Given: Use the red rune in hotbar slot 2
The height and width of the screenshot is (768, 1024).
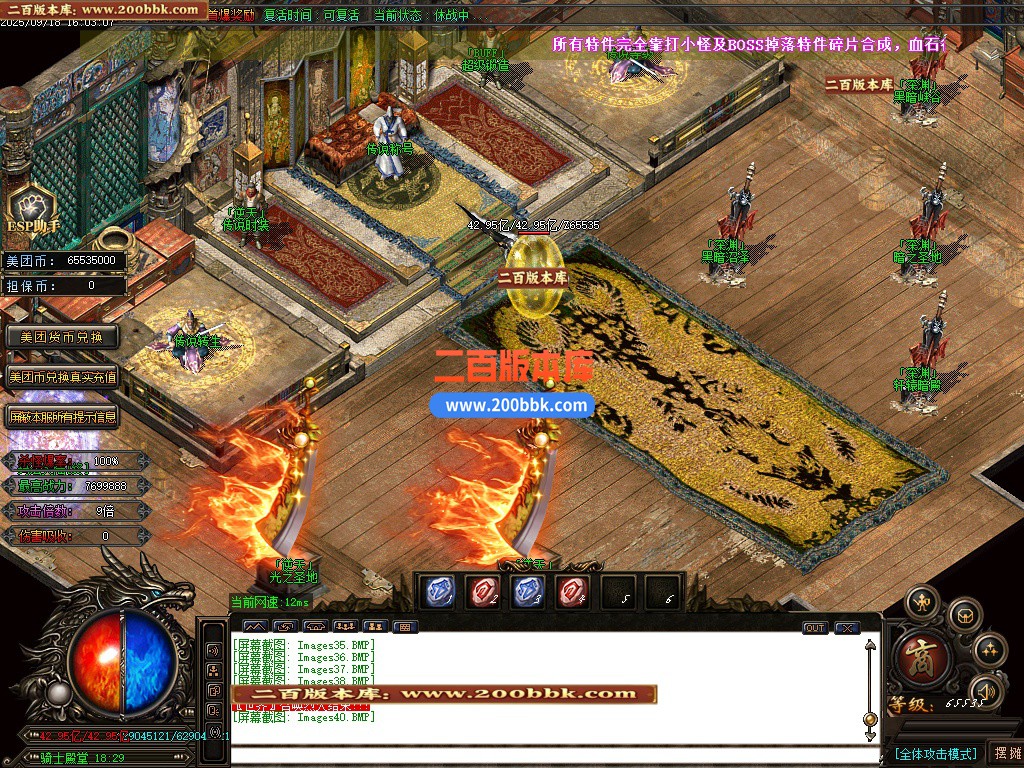Looking at the screenshot, I should coord(483,592).
